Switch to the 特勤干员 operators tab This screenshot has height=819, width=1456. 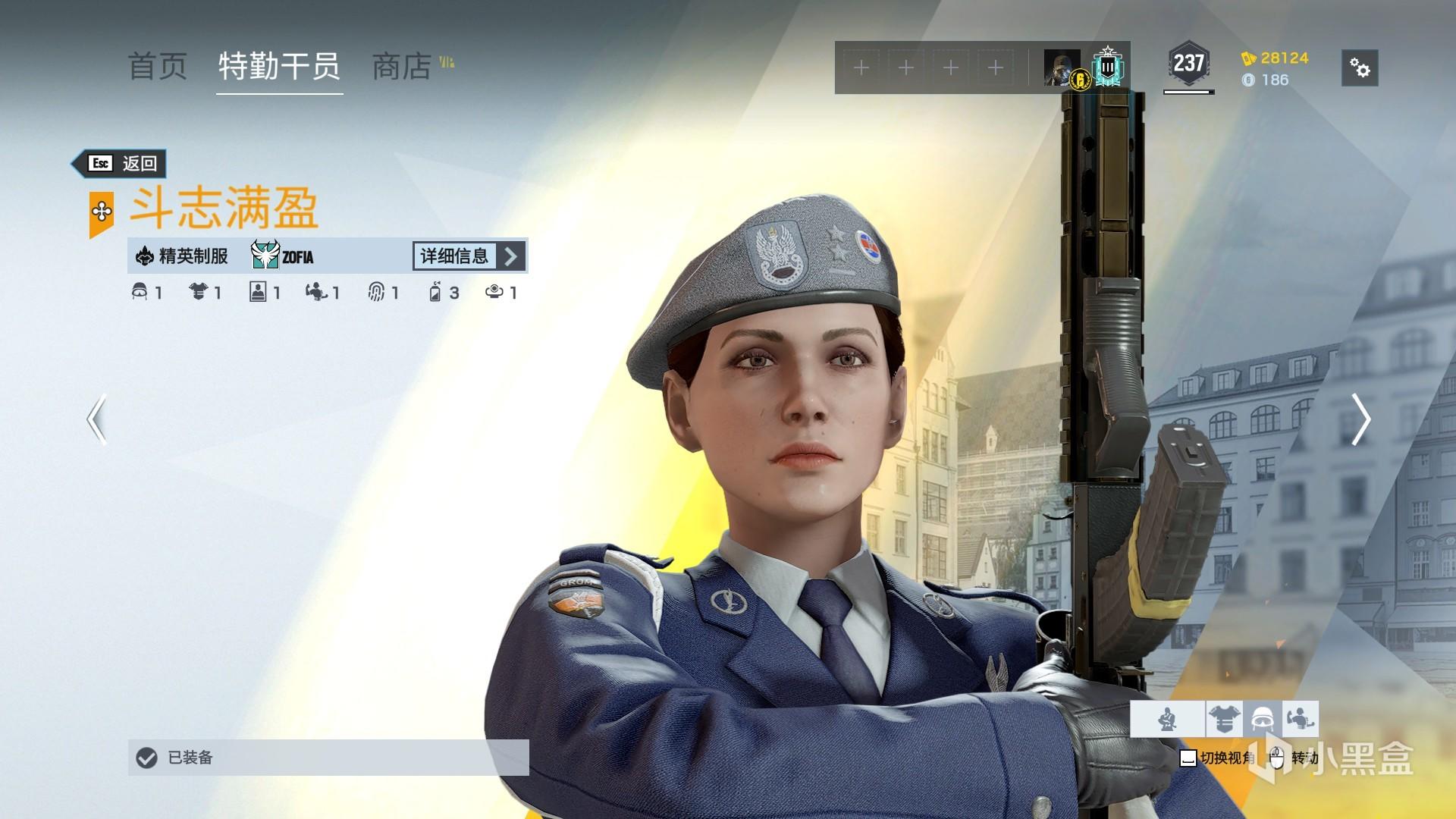tap(279, 67)
